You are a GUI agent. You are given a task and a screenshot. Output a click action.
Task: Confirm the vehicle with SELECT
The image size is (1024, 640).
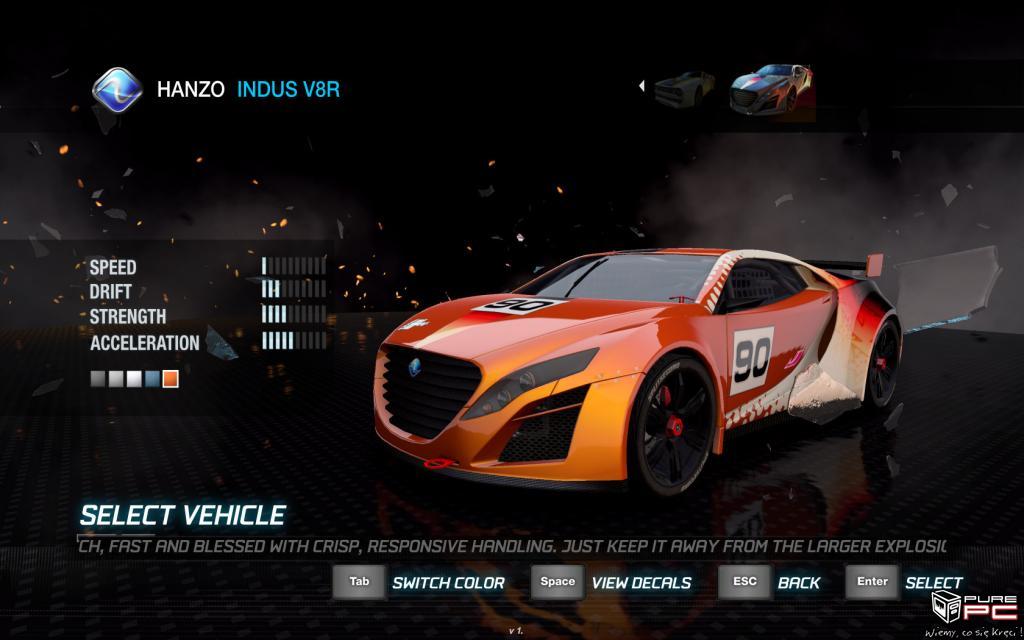pyautogui.click(x=933, y=583)
